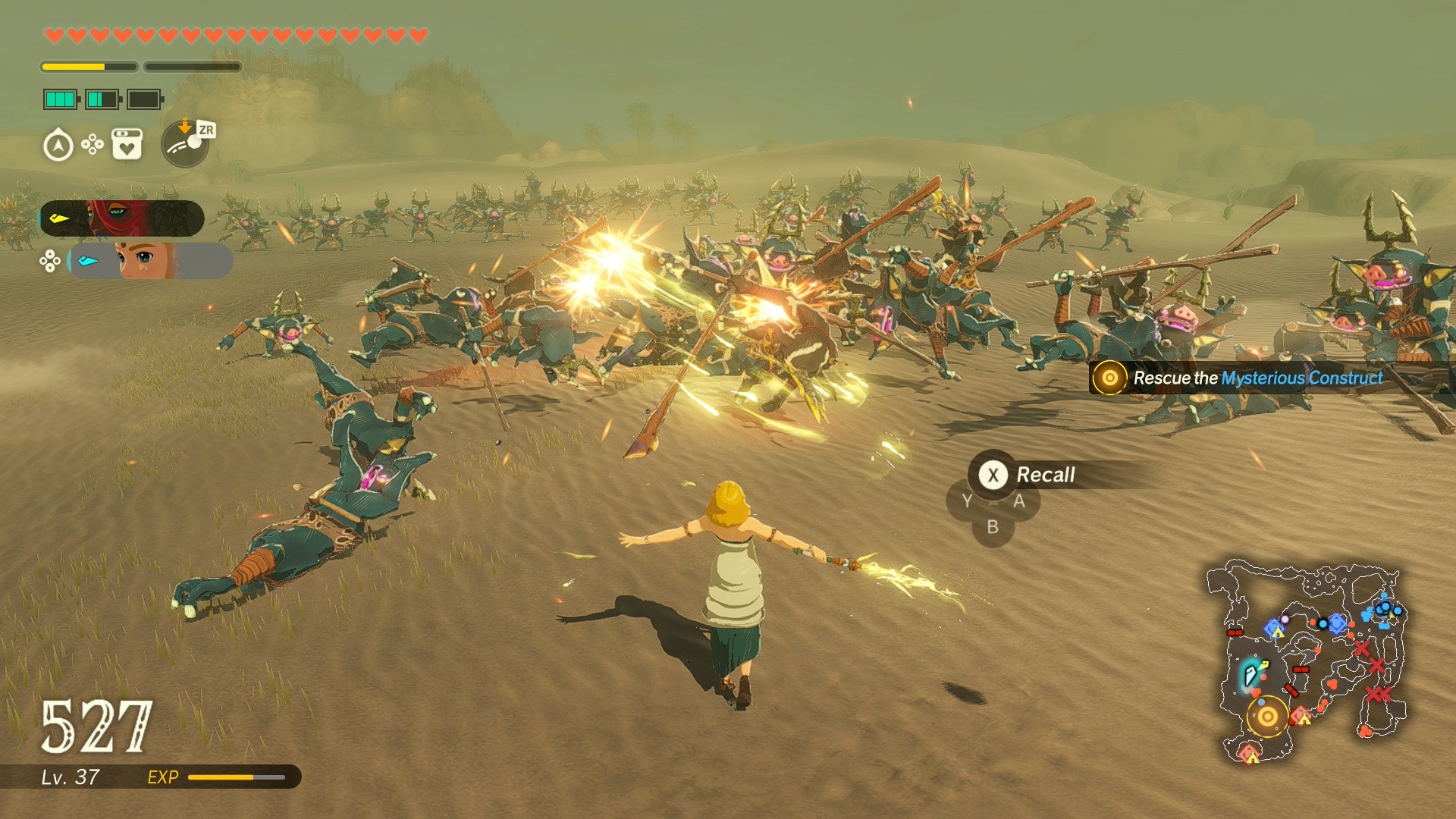Screen dimensions: 1456x819
Task: Select the circled arrow icon beside the hearts pouch
Action: 58,145
